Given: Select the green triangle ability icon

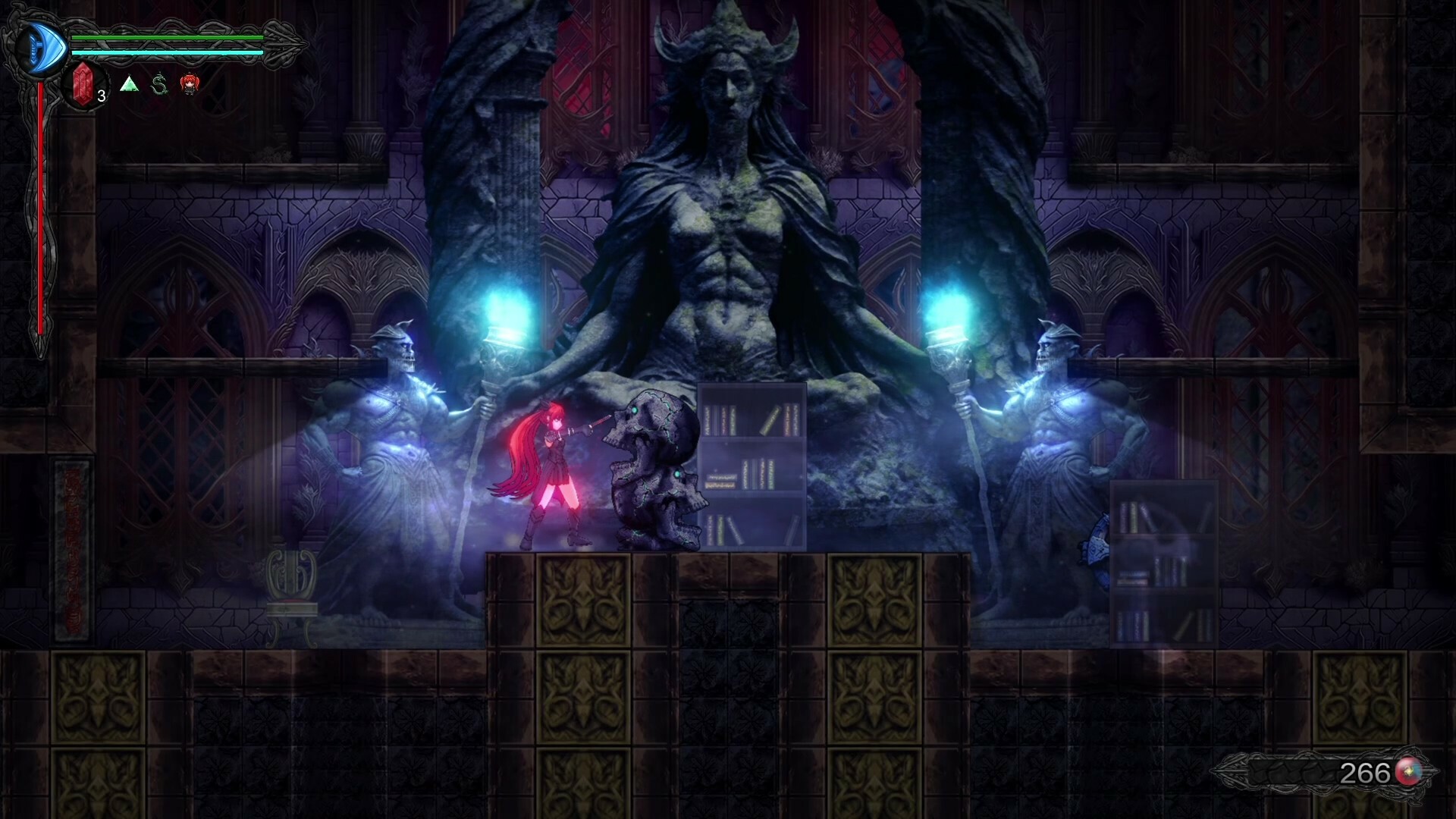Looking at the screenshot, I should 130,85.
